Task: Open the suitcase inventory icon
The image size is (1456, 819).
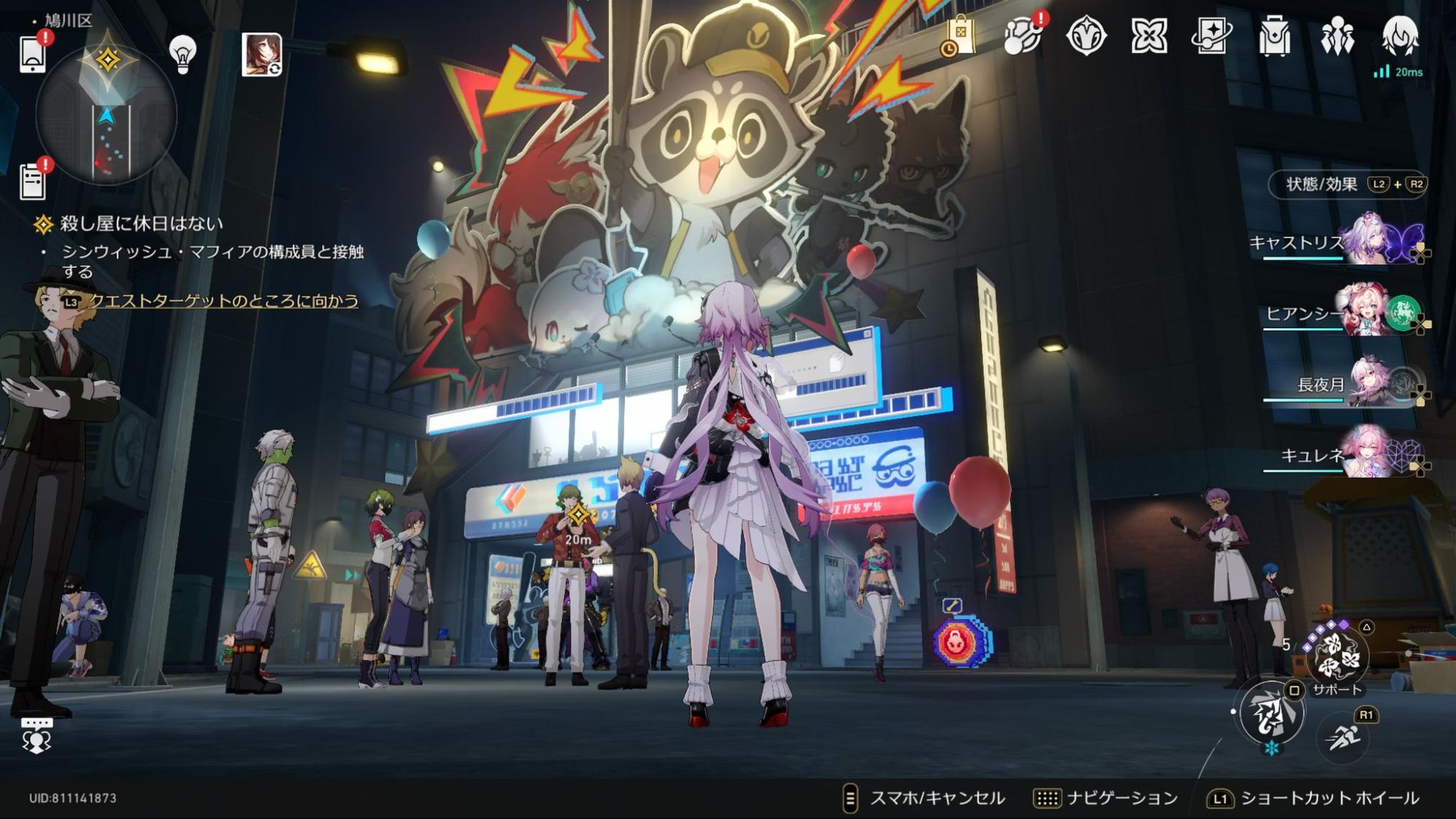Action: [x=1274, y=36]
